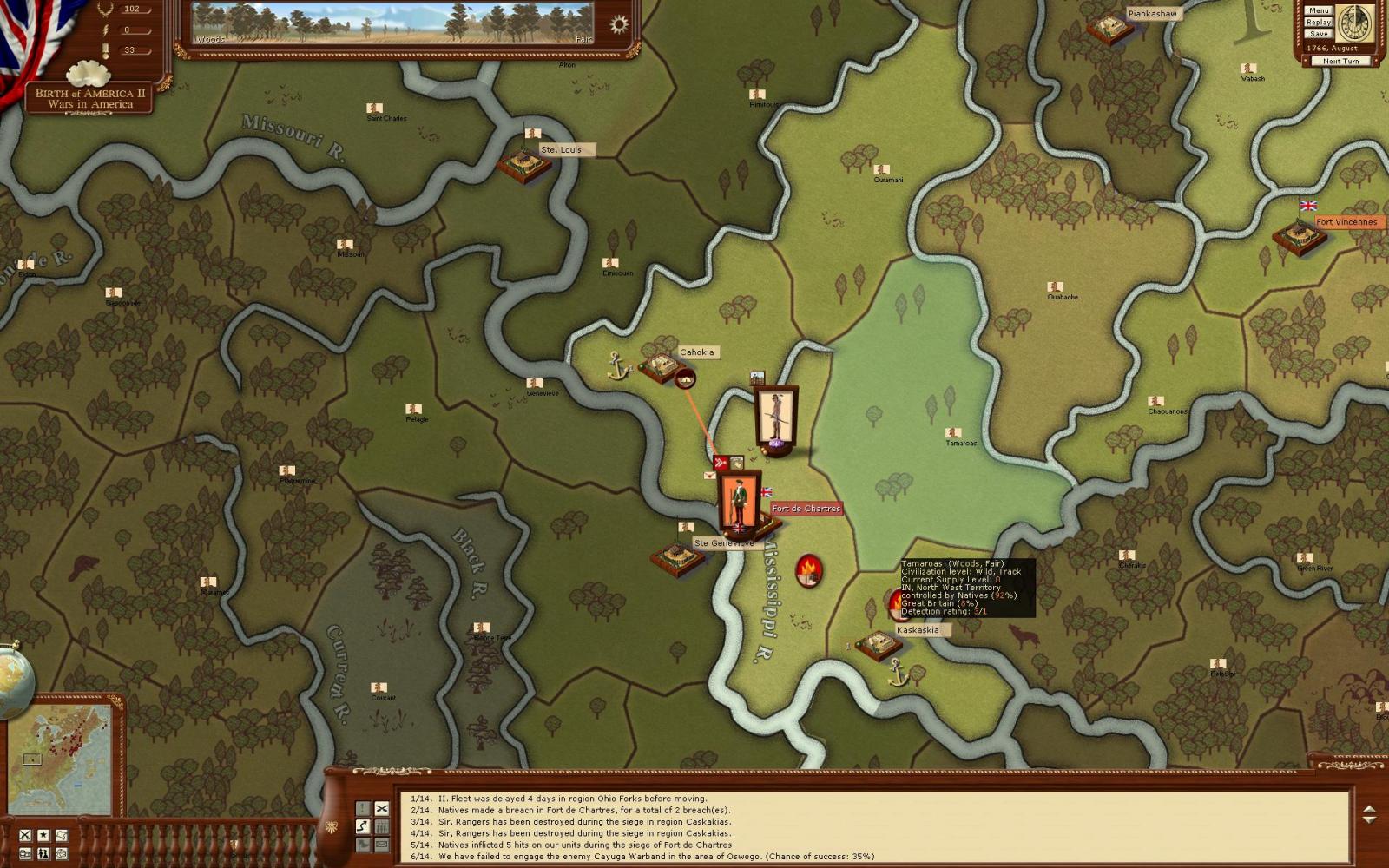Image resolution: width=1389 pixels, height=868 pixels.
Task: Filter message log by exclamation mark icon
Action: click(363, 808)
